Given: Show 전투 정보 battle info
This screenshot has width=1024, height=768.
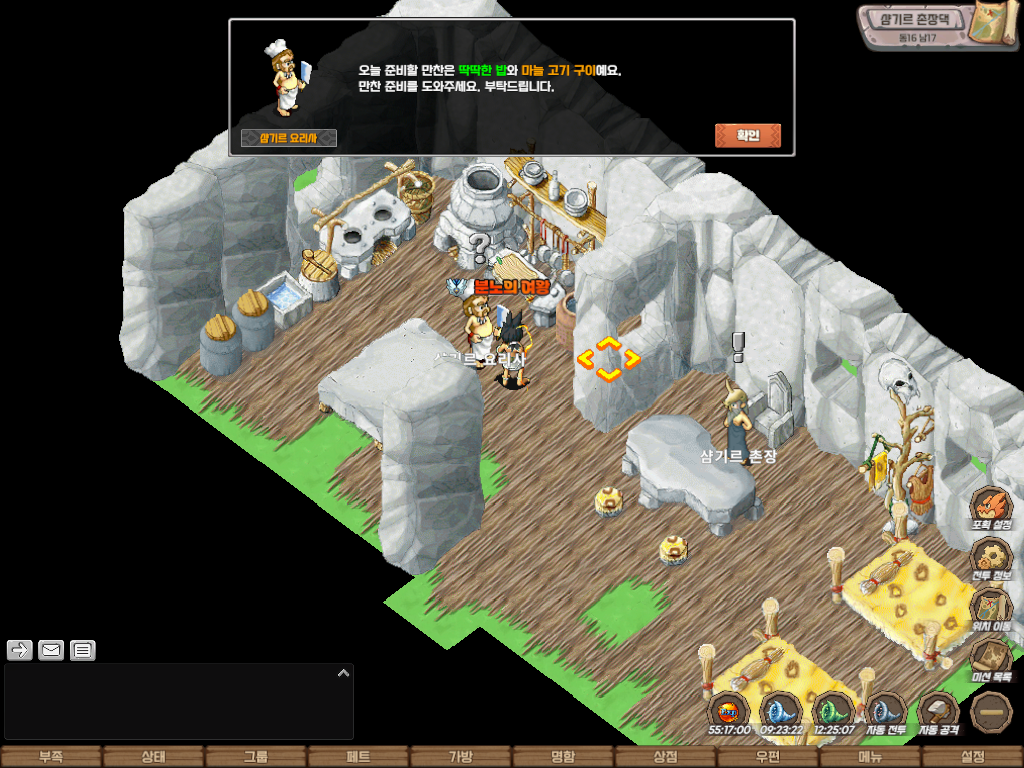Looking at the screenshot, I should 992,557.
